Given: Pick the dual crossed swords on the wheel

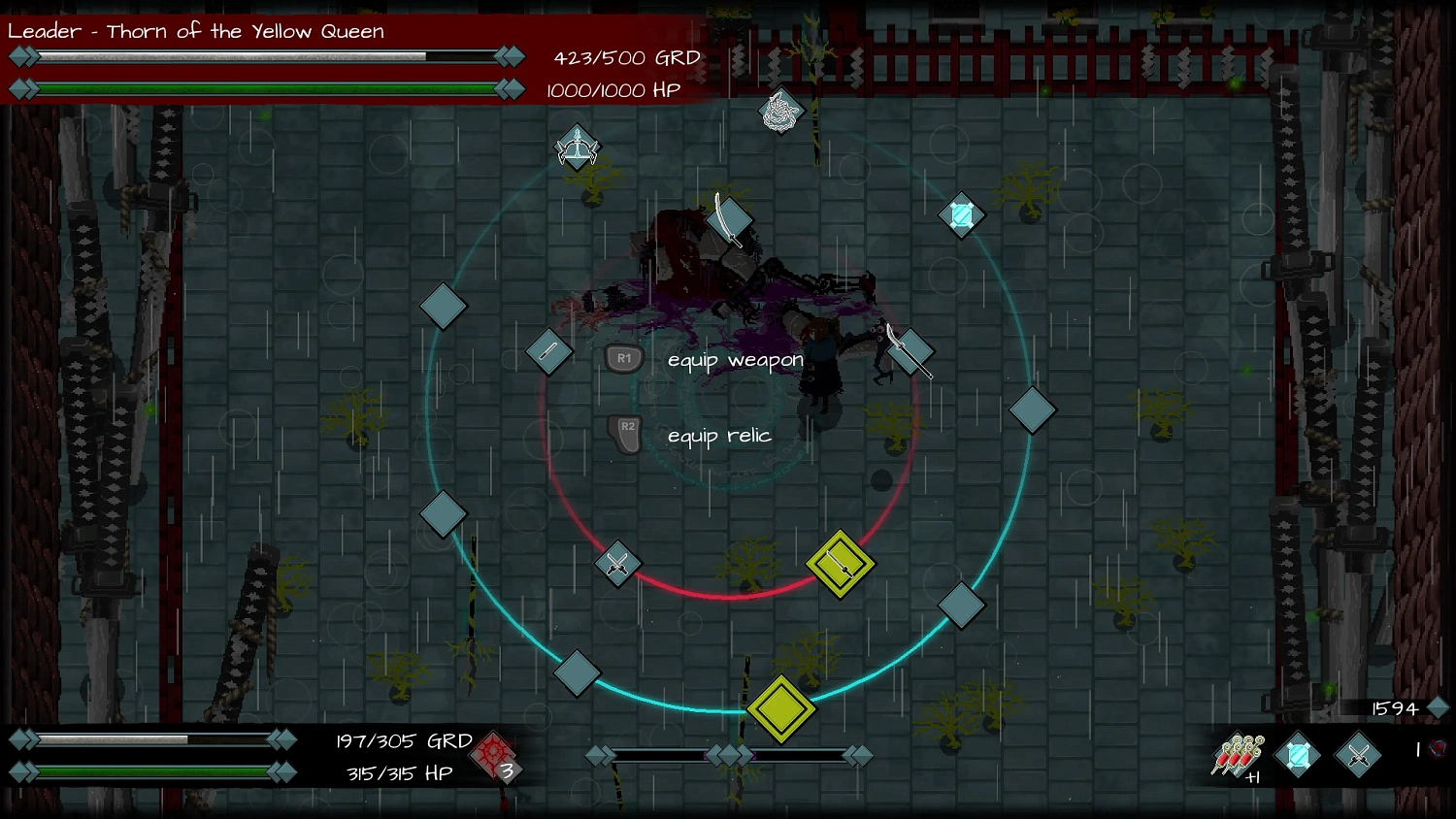Looking at the screenshot, I should coord(617,563).
